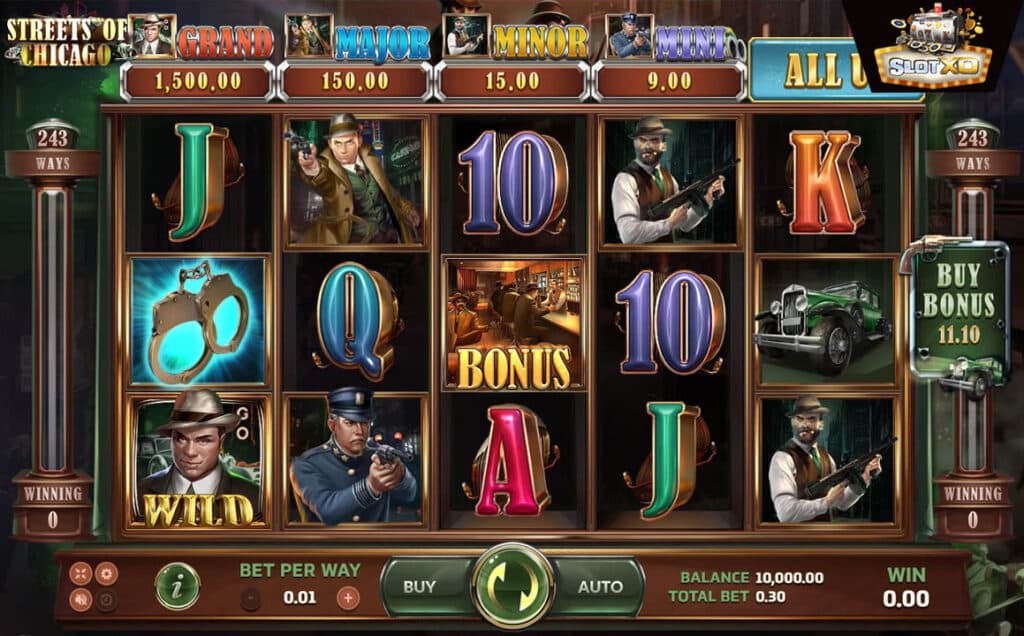Image resolution: width=1024 pixels, height=636 pixels.
Task: Increase bet per way with the plus button
Action: click(x=348, y=598)
